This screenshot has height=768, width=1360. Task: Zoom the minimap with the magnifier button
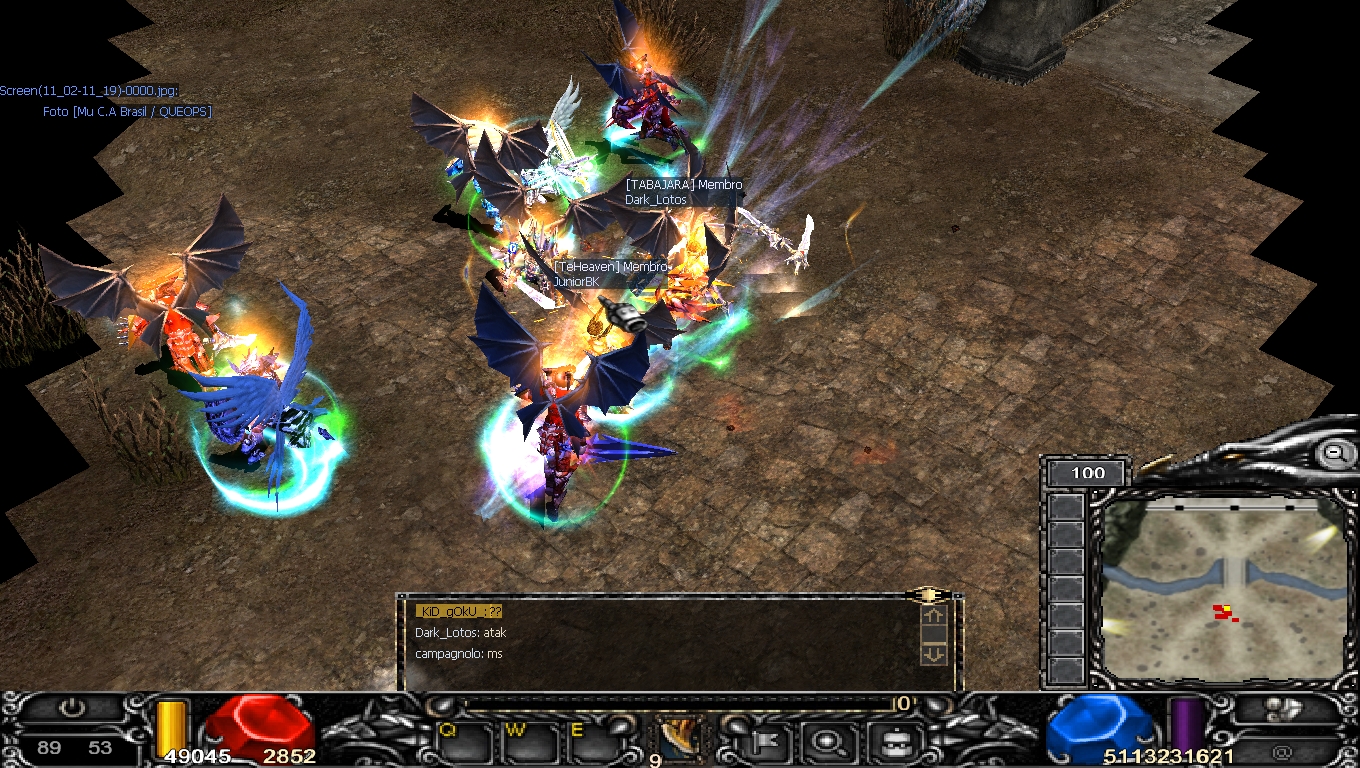(1334, 453)
